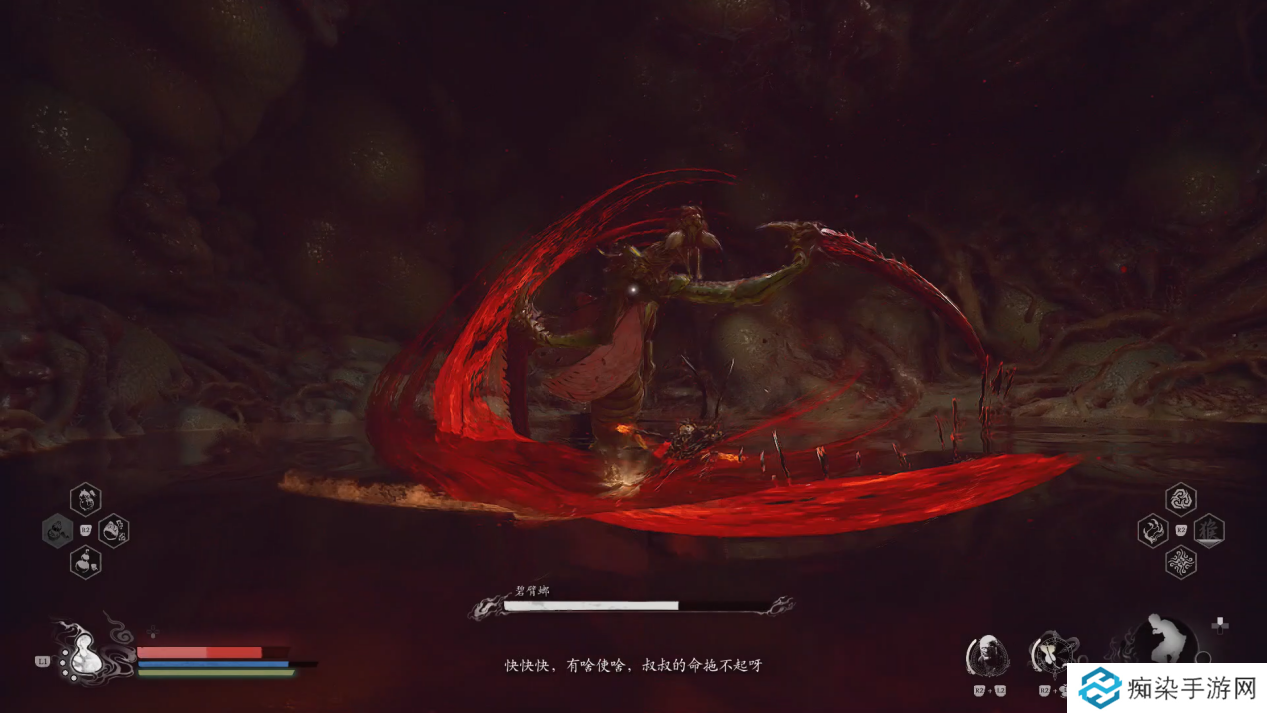Click the crouching monkey stance silhouette

click(x=1165, y=639)
